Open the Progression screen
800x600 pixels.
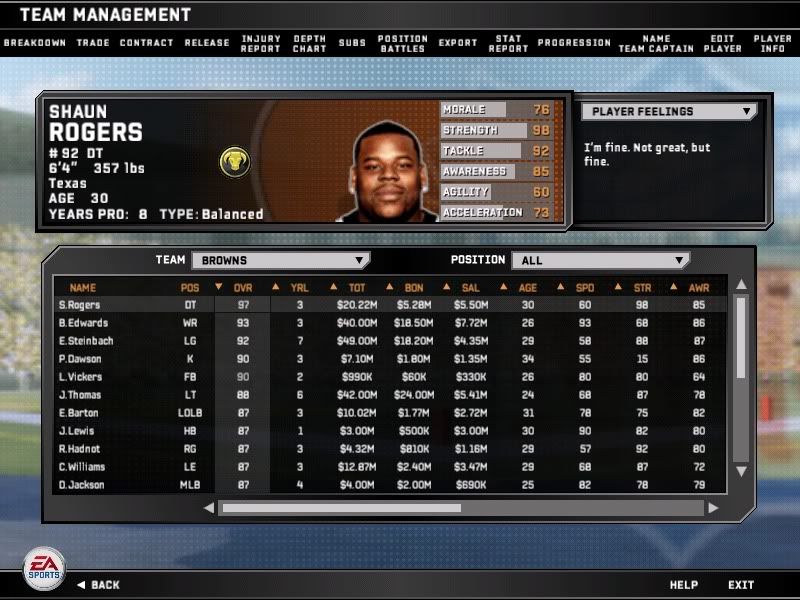(574, 43)
